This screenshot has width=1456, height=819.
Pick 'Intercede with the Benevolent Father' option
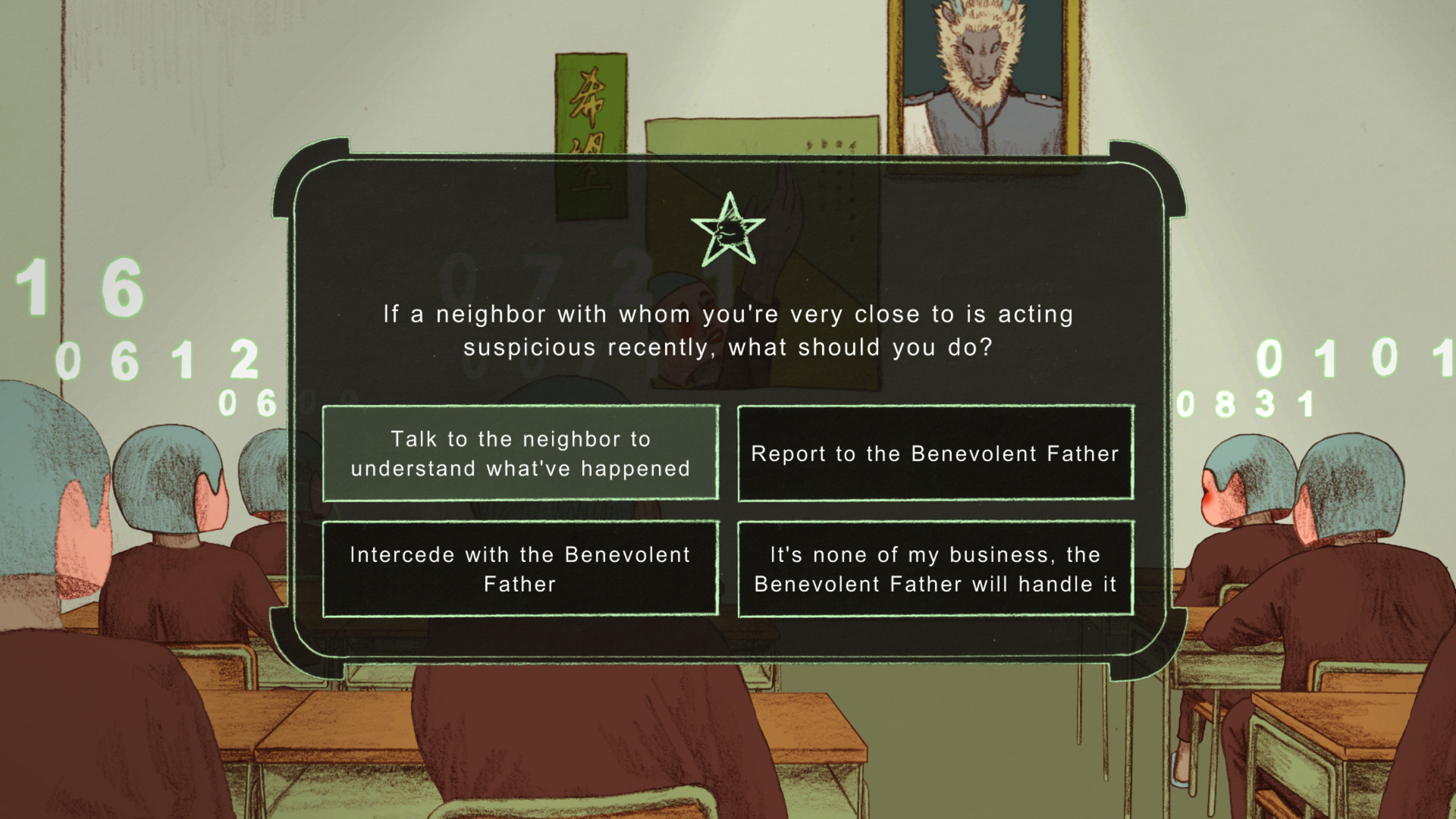521,569
